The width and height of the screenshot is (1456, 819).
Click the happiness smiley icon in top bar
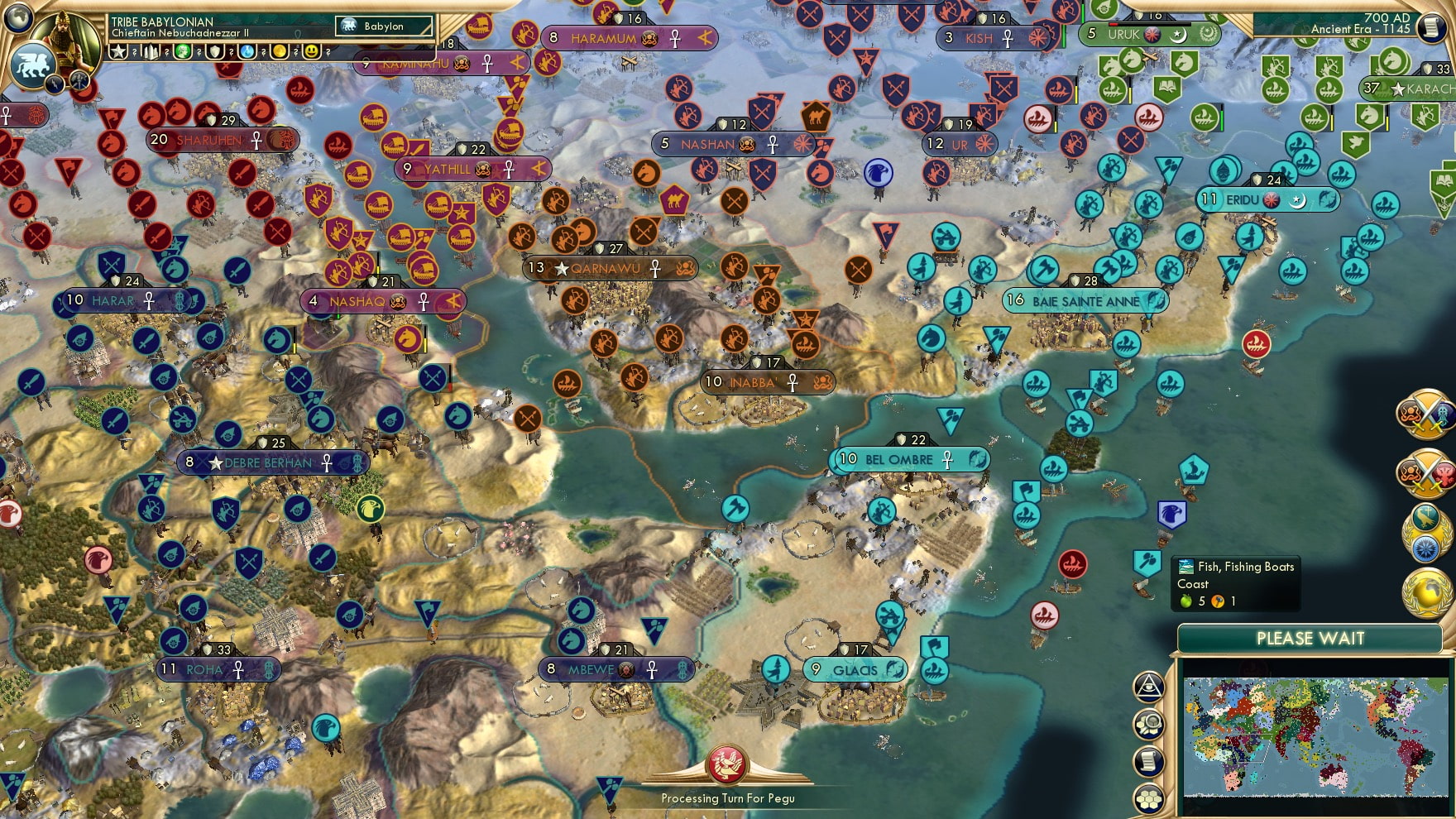(x=310, y=52)
